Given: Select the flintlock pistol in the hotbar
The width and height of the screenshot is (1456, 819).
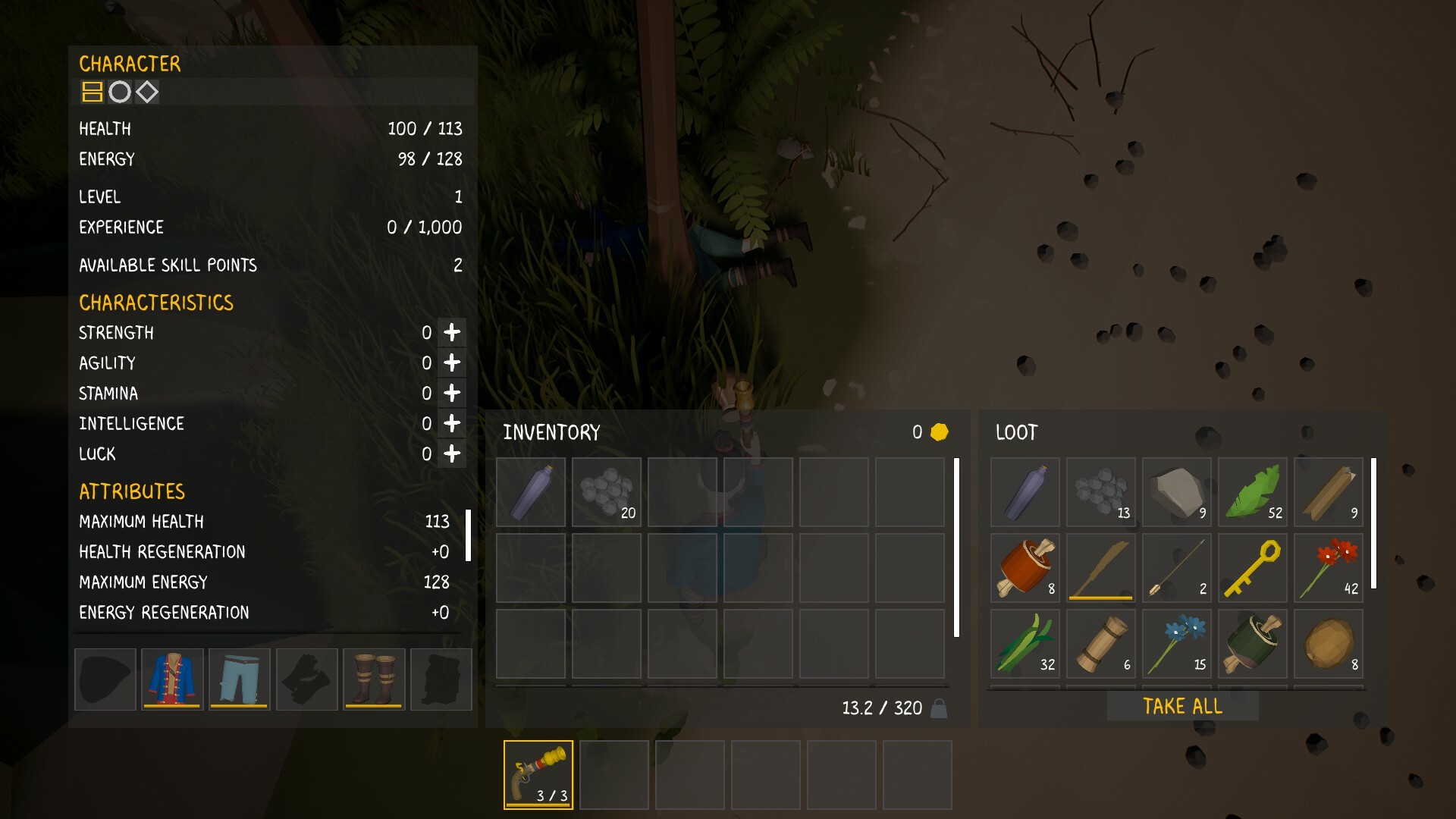Looking at the screenshot, I should (x=538, y=773).
